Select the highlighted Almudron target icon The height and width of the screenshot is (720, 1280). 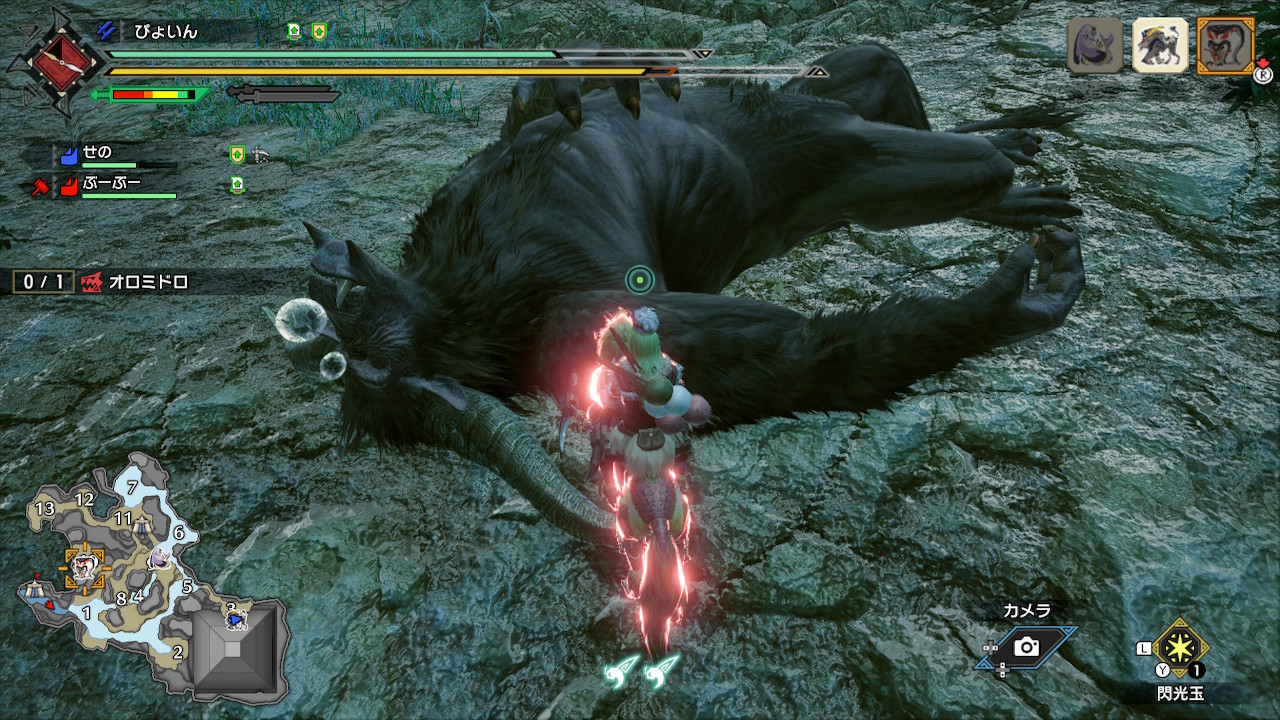pyautogui.click(x=1225, y=46)
